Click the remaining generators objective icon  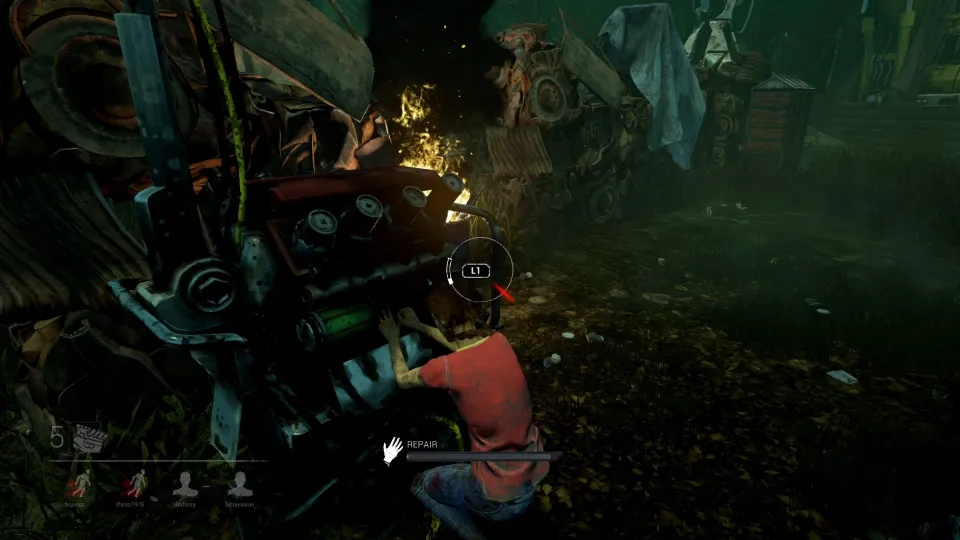[87, 438]
